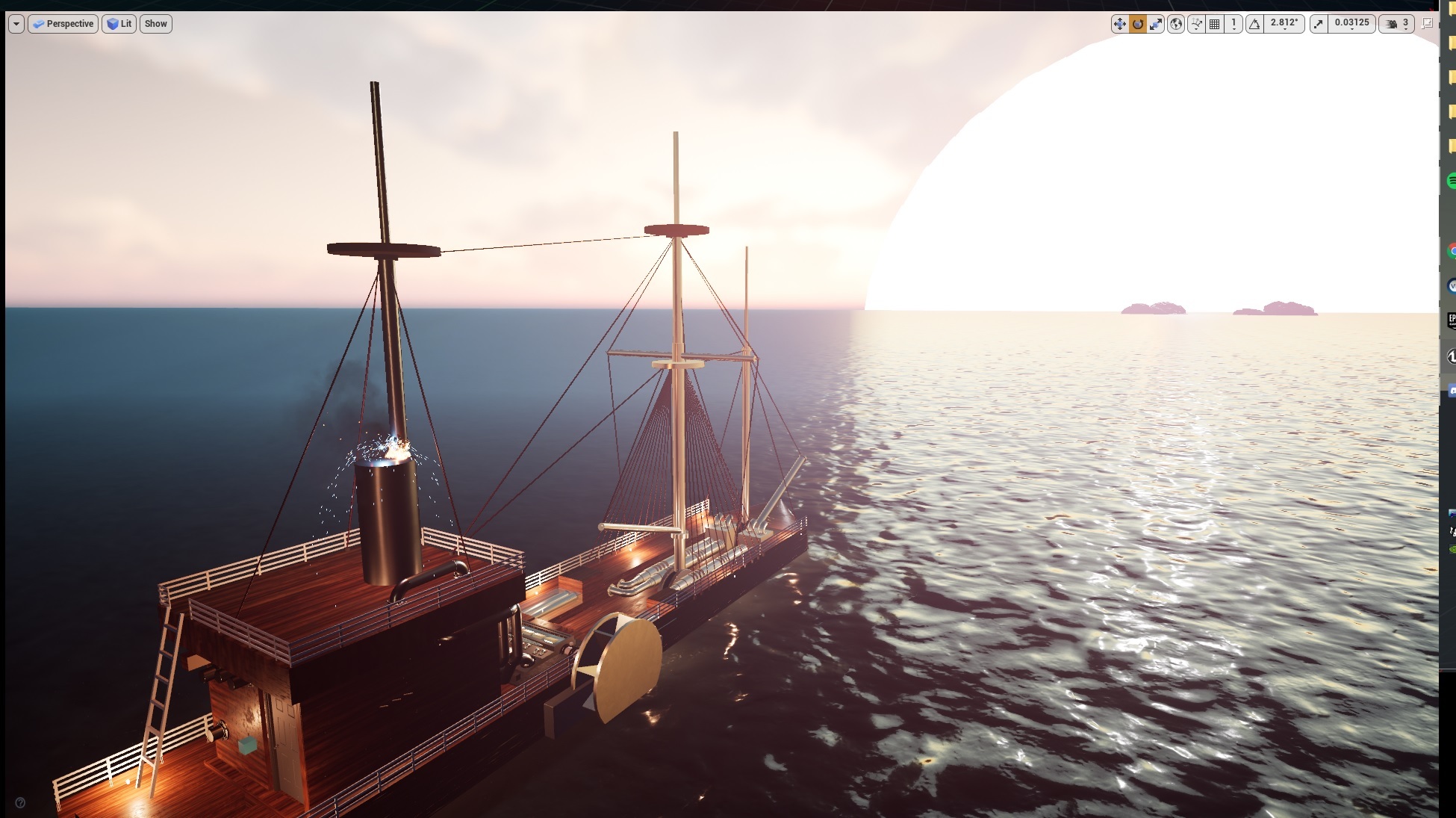Toggle snap scale values on or off
Image resolution: width=1456 pixels, height=818 pixels.
[1319, 24]
